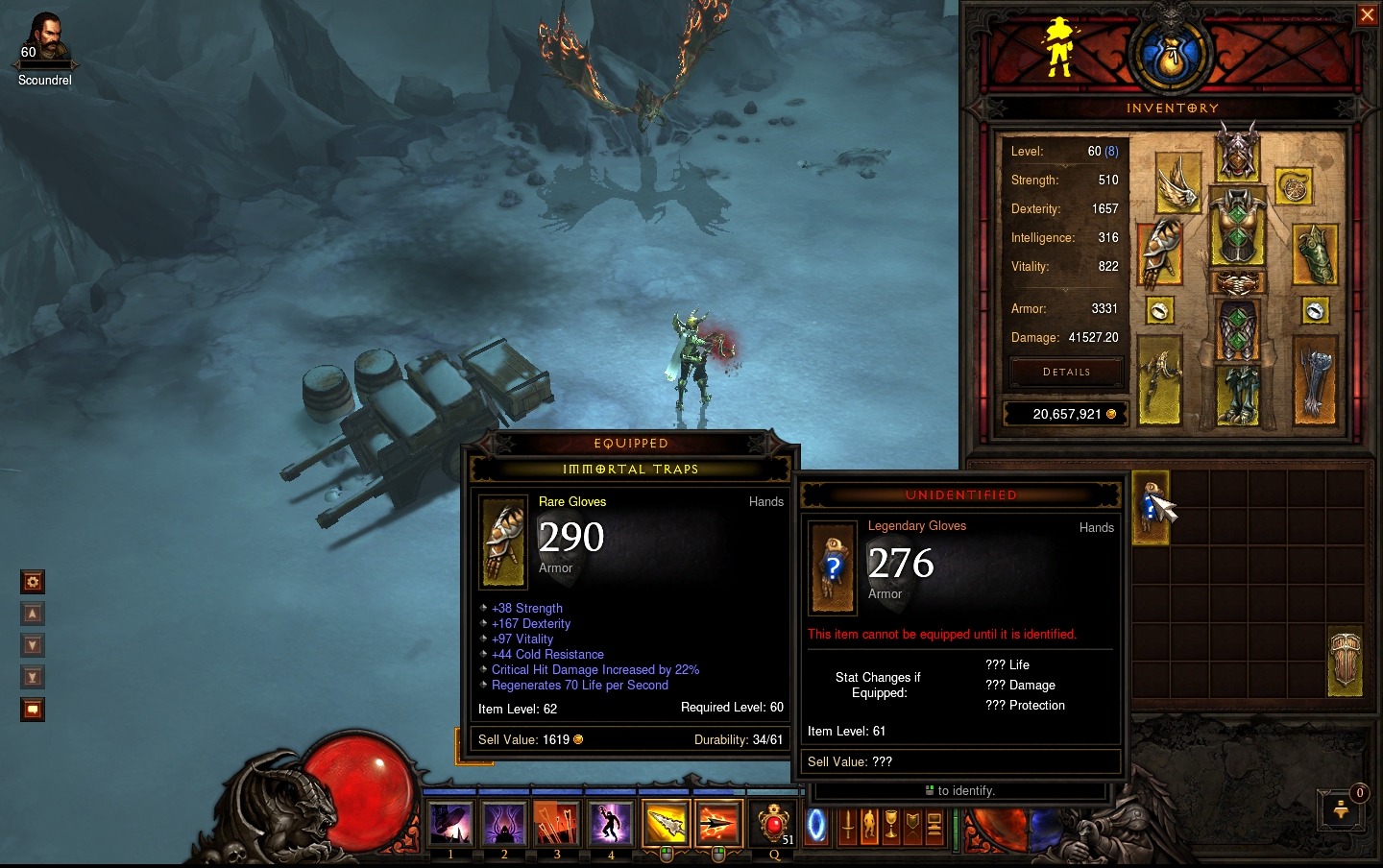Click the equipped pants slot
The width and height of the screenshot is (1383, 868).
1237,331
